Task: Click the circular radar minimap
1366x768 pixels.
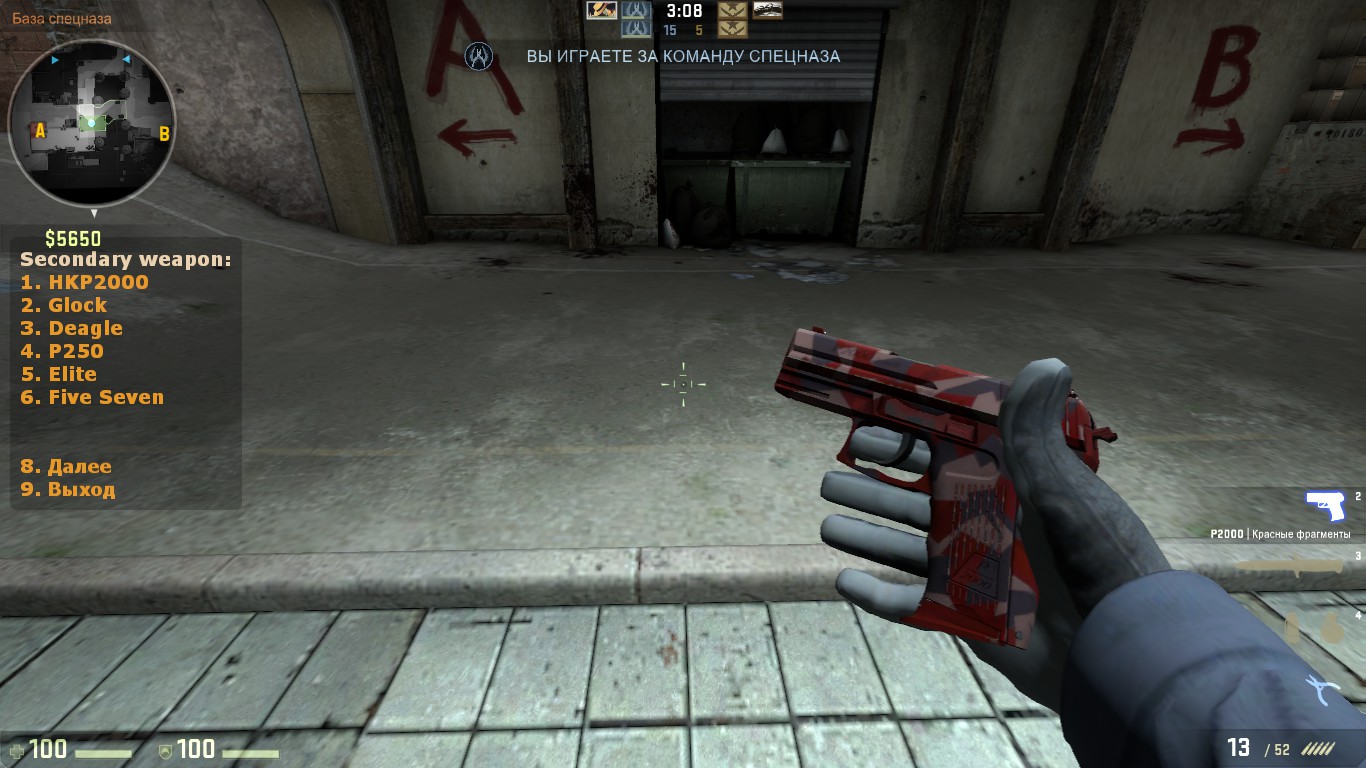Action: click(92, 123)
